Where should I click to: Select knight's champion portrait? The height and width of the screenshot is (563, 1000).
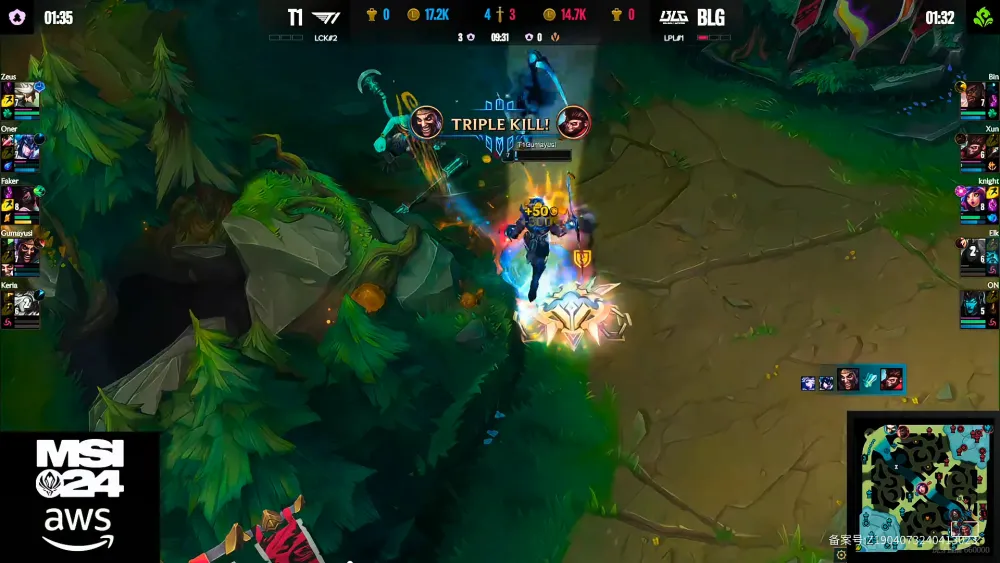tap(973, 199)
